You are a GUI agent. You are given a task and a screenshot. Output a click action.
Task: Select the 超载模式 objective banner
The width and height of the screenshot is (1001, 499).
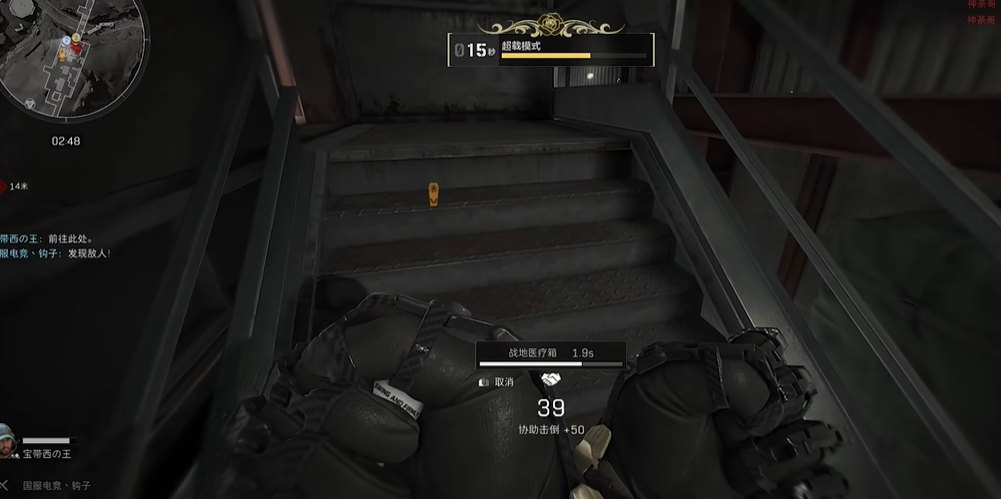(x=551, y=48)
